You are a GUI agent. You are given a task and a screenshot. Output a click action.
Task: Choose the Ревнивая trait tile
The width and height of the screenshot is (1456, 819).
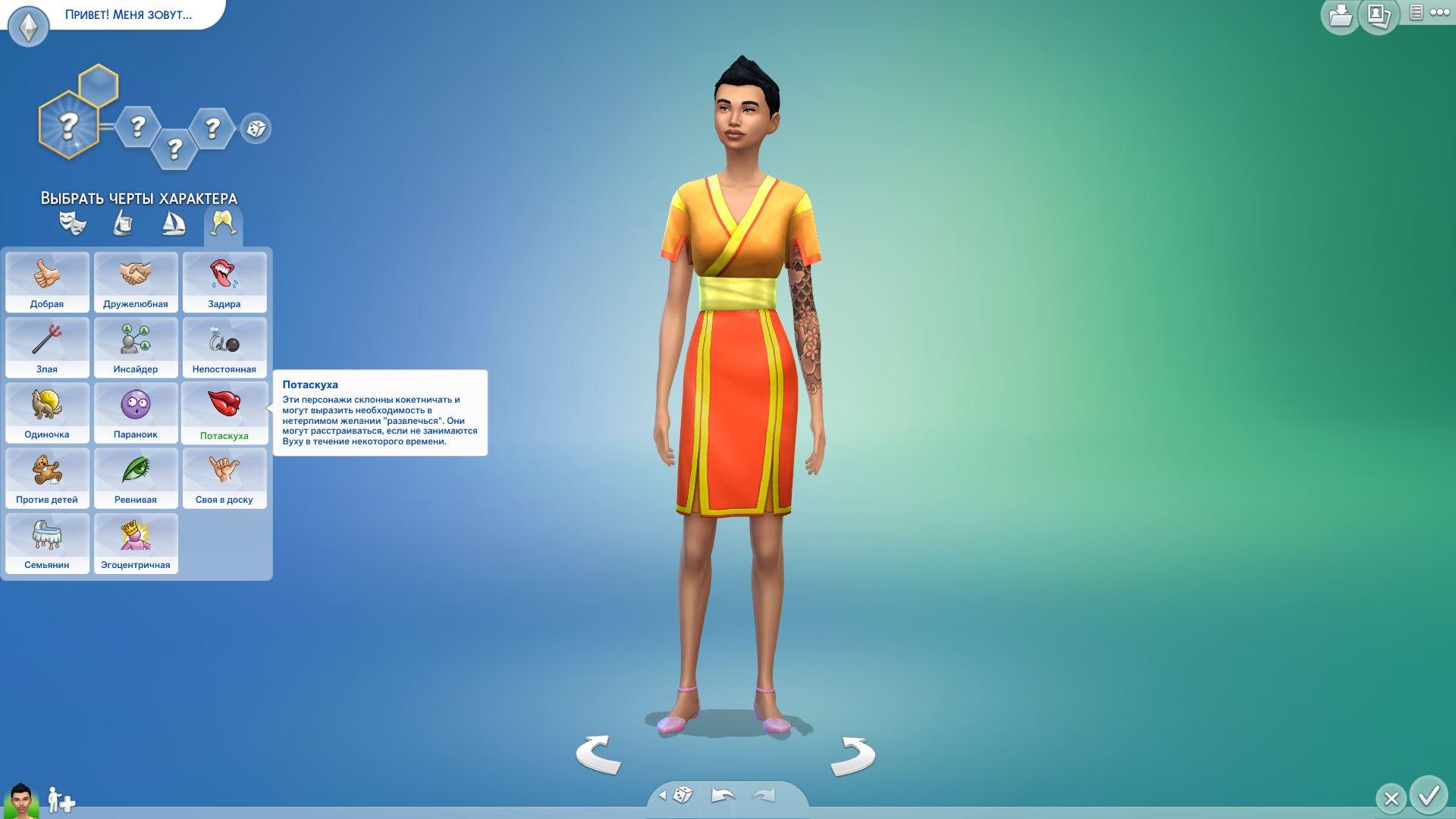point(136,478)
